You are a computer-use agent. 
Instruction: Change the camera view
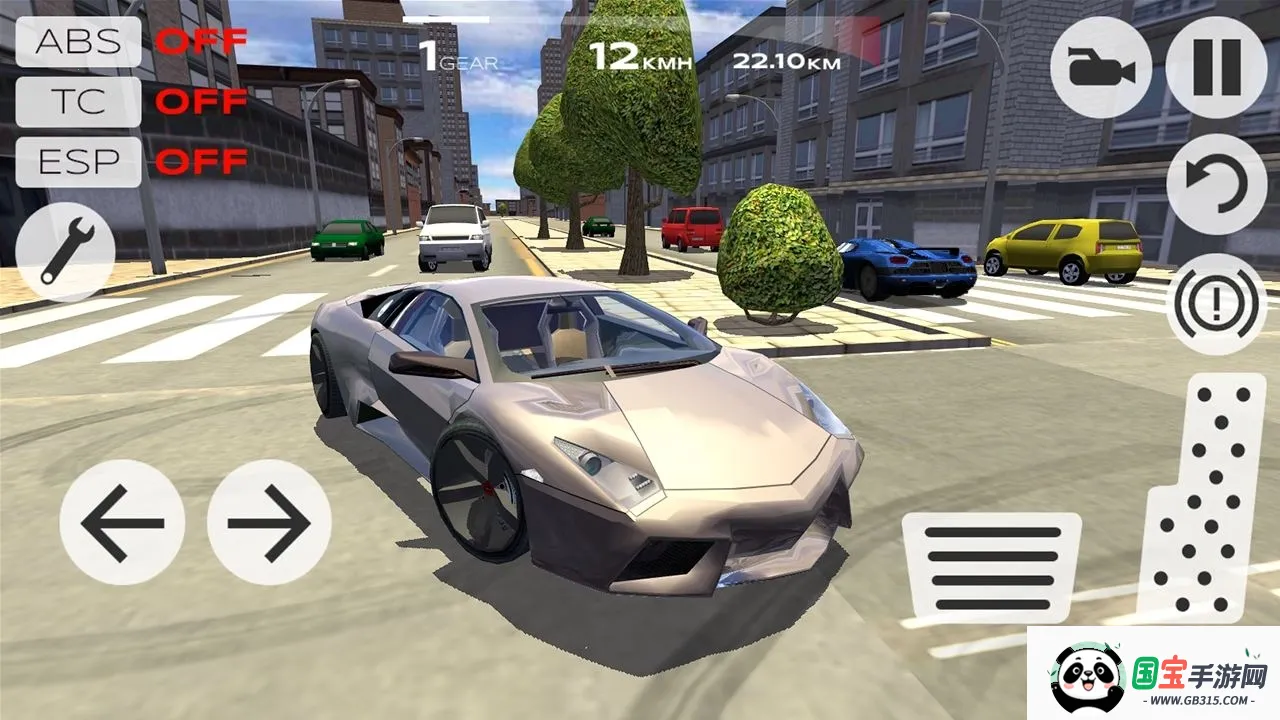pyautogui.click(x=1100, y=68)
